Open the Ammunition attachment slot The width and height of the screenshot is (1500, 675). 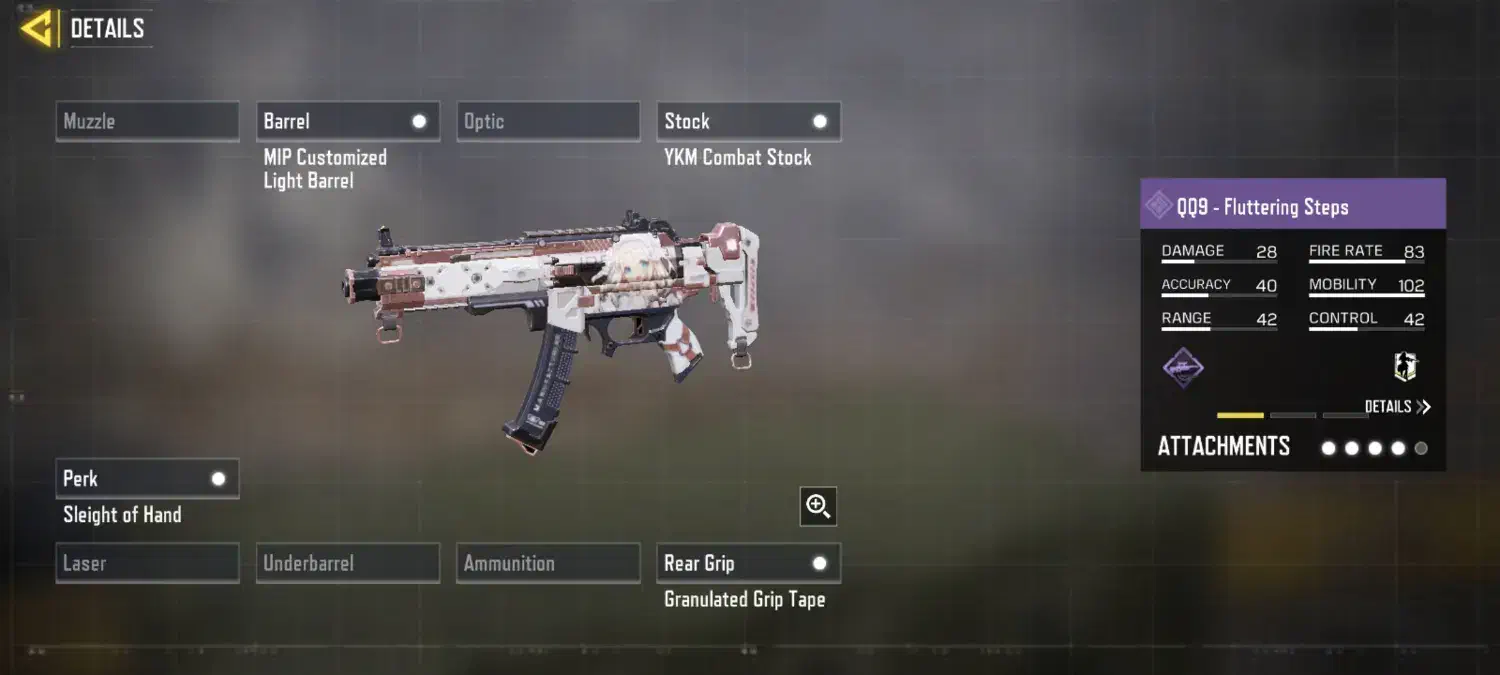pos(547,563)
